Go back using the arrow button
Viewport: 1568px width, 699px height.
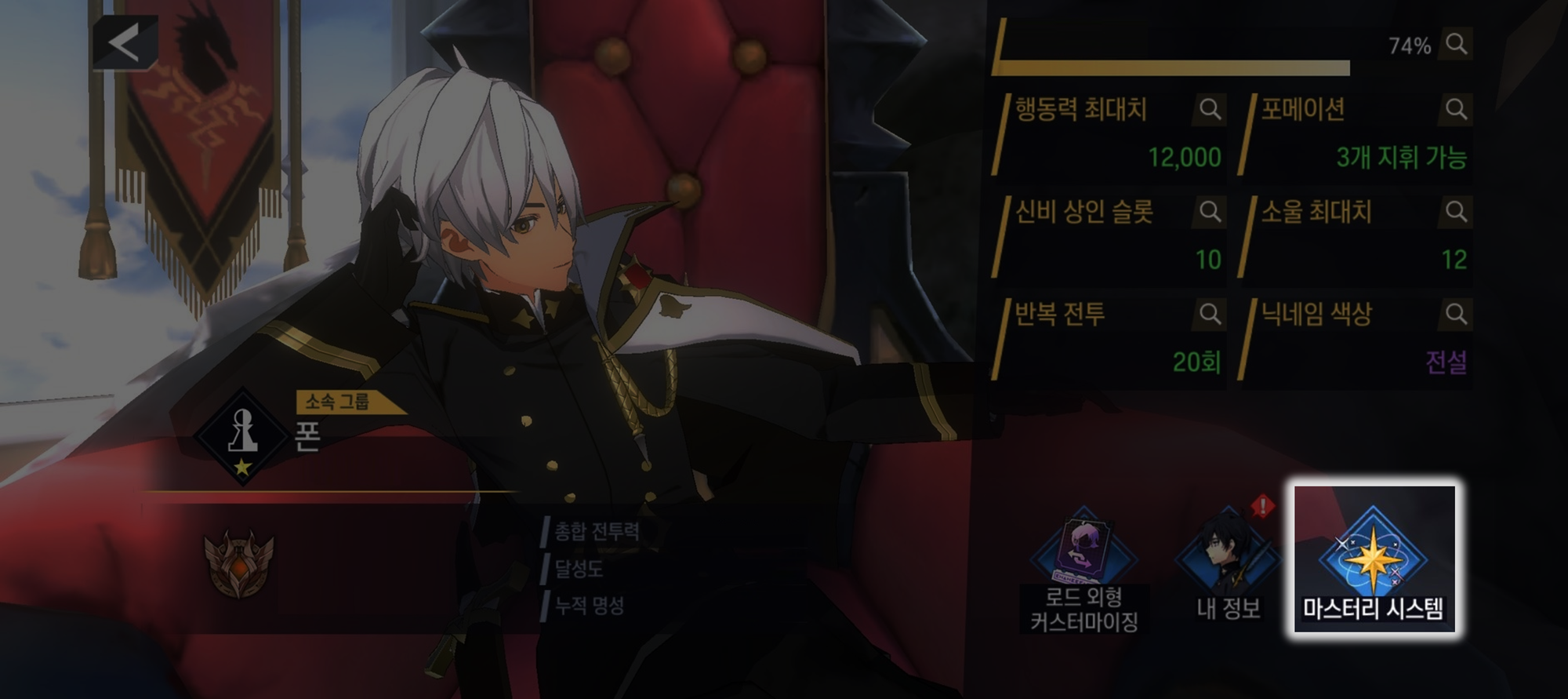click(x=125, y=42)
